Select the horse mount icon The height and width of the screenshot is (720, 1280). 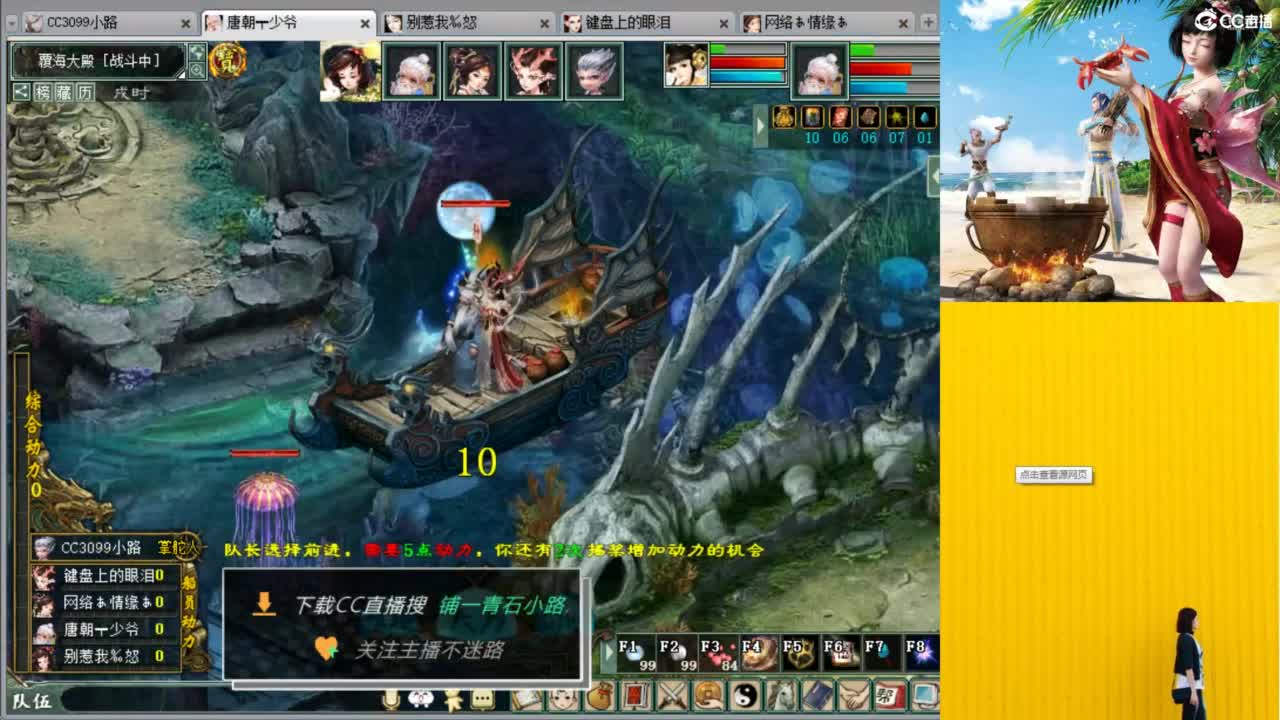tap(780, 696)
